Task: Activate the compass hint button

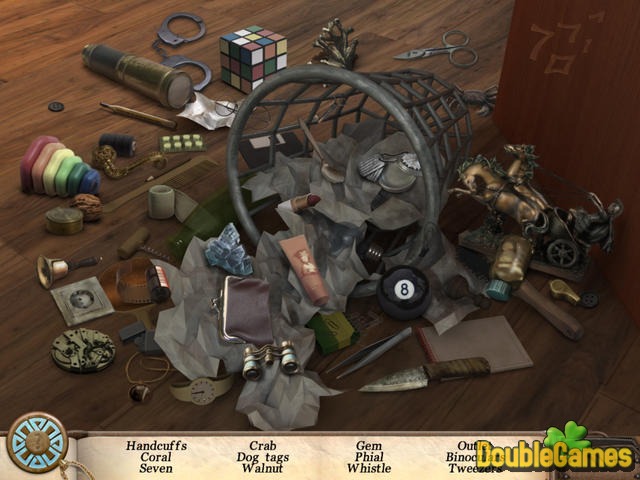Action: click(36, 442)
